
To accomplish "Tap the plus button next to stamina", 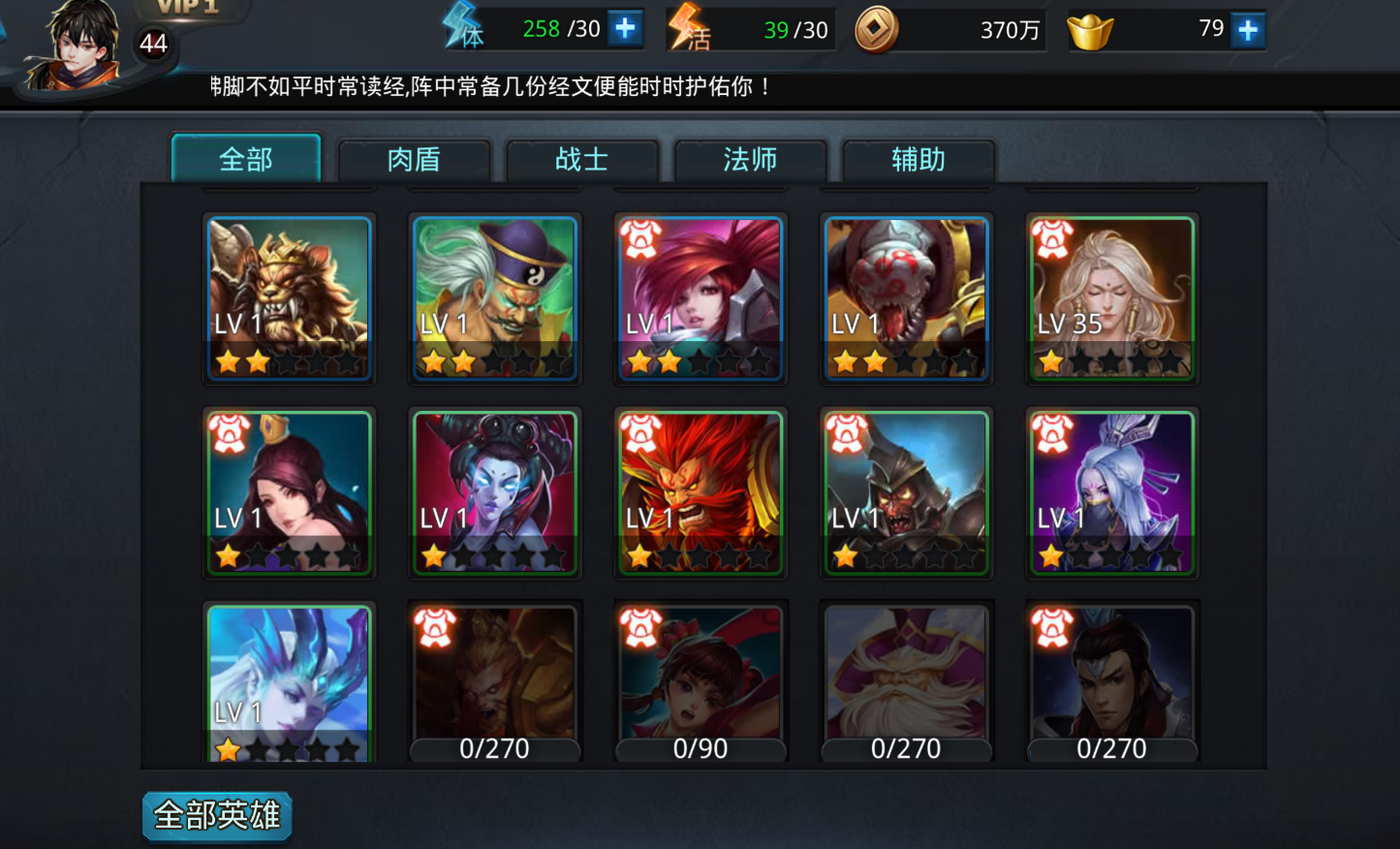I will coord(626,27).
